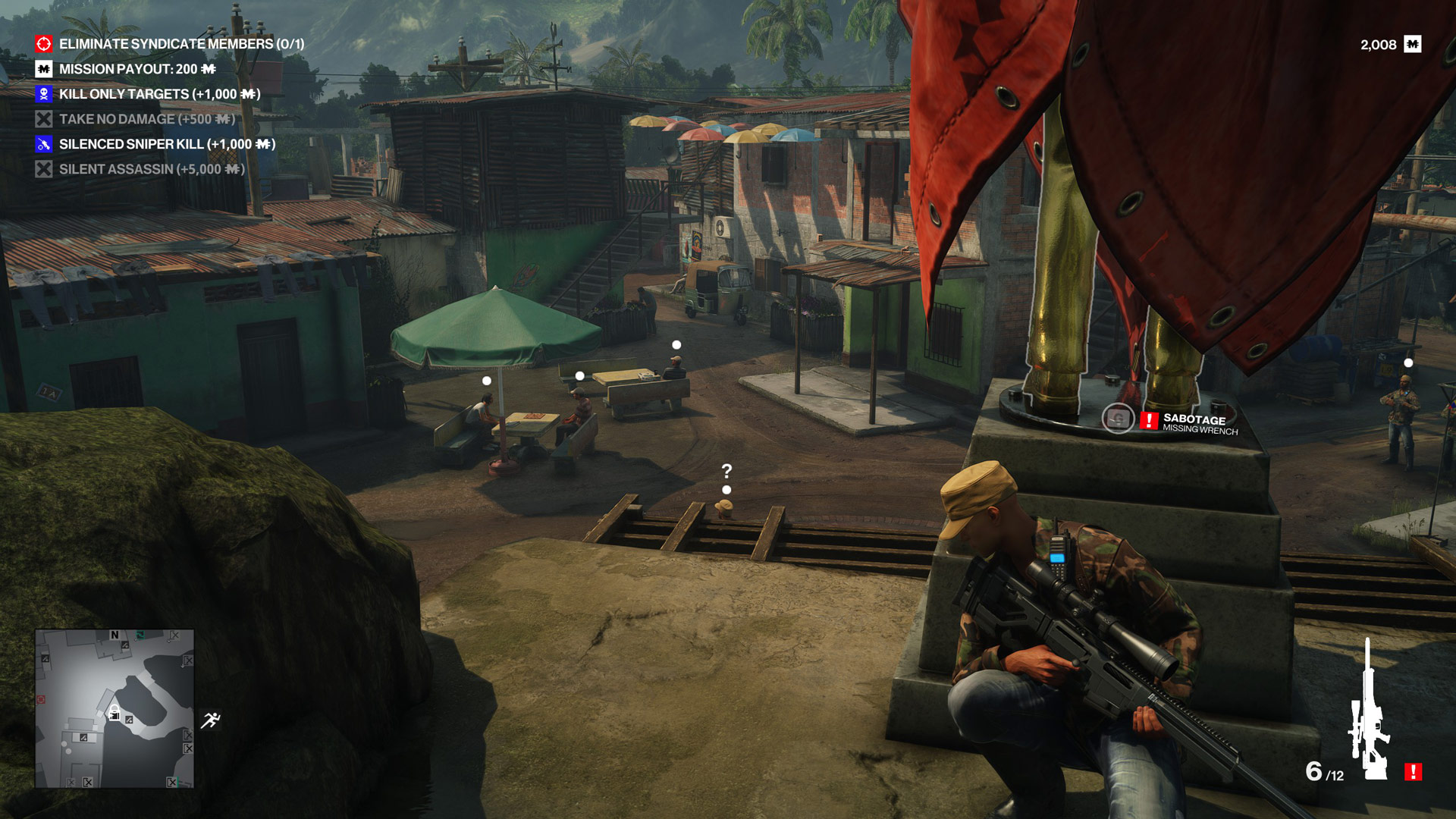Image resolution: width=1456 pixels, height=819 pixels.
Task: Select the Sabotage Missing Wrench prompt
Action: coord(1200,423)
